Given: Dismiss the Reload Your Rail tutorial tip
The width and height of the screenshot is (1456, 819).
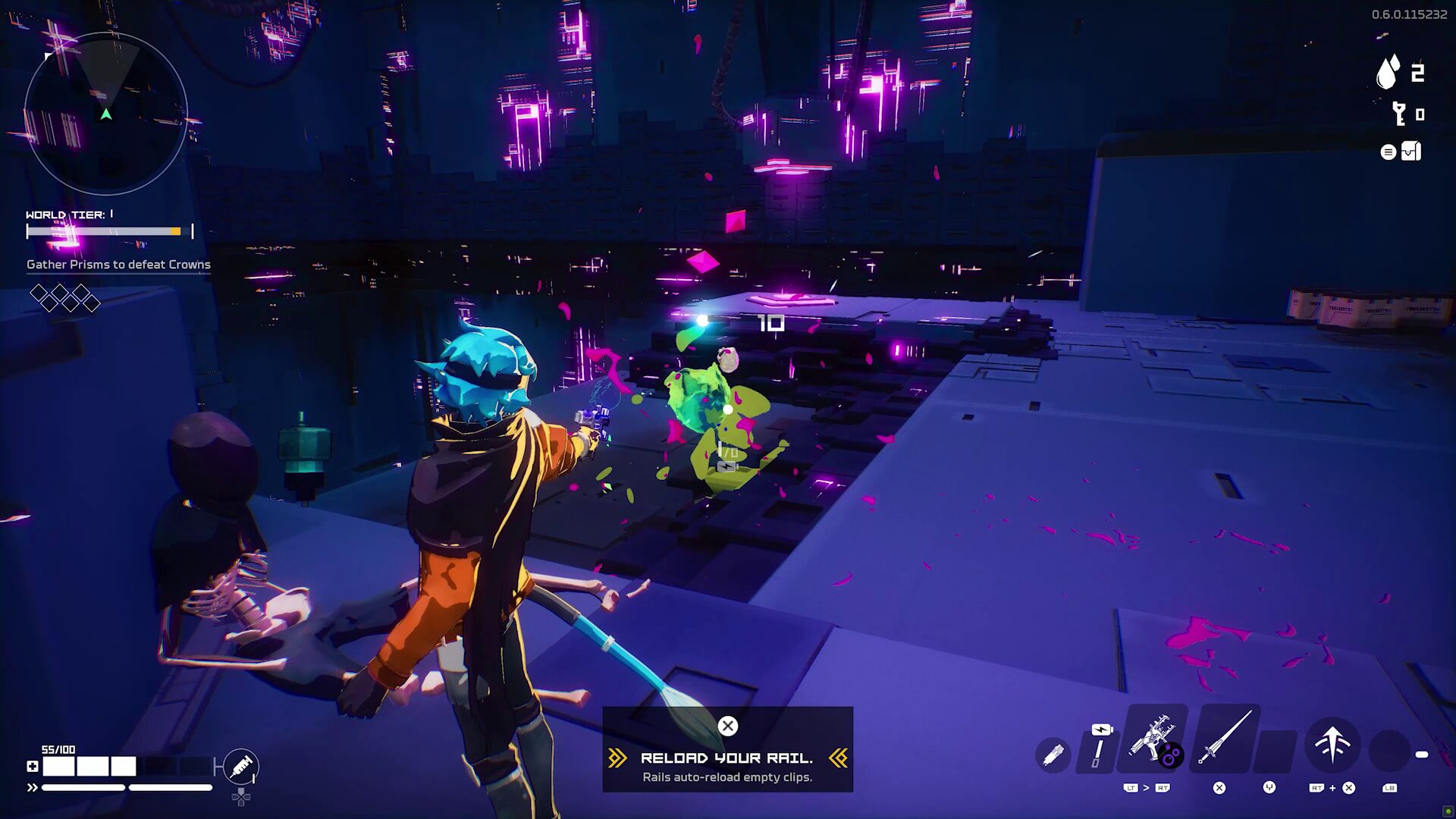Looking at the screenshot, I should (727, 726).
